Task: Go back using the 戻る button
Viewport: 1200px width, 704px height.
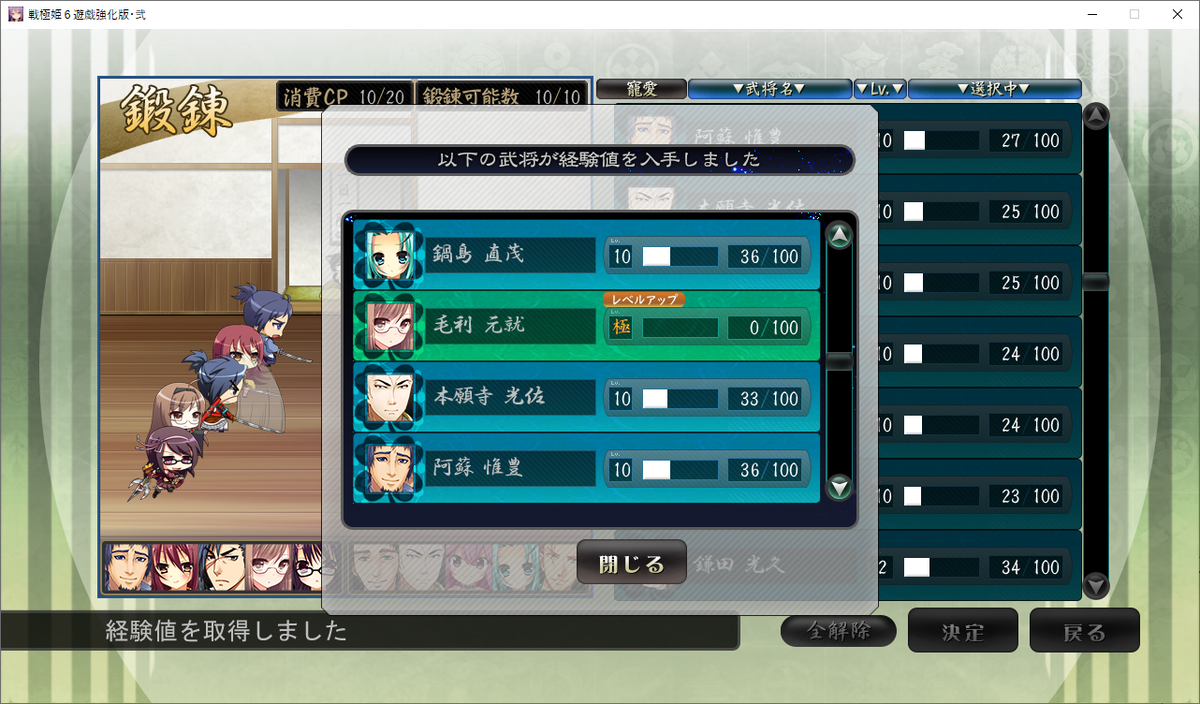Action: coord(1084,631)
